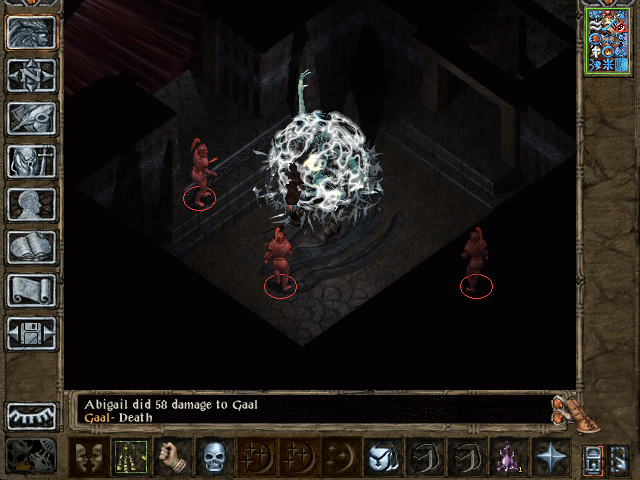The width and height of the screenshot is (640, 480).
Task: Open the area map from sidebar
Action: coord(32,75)
